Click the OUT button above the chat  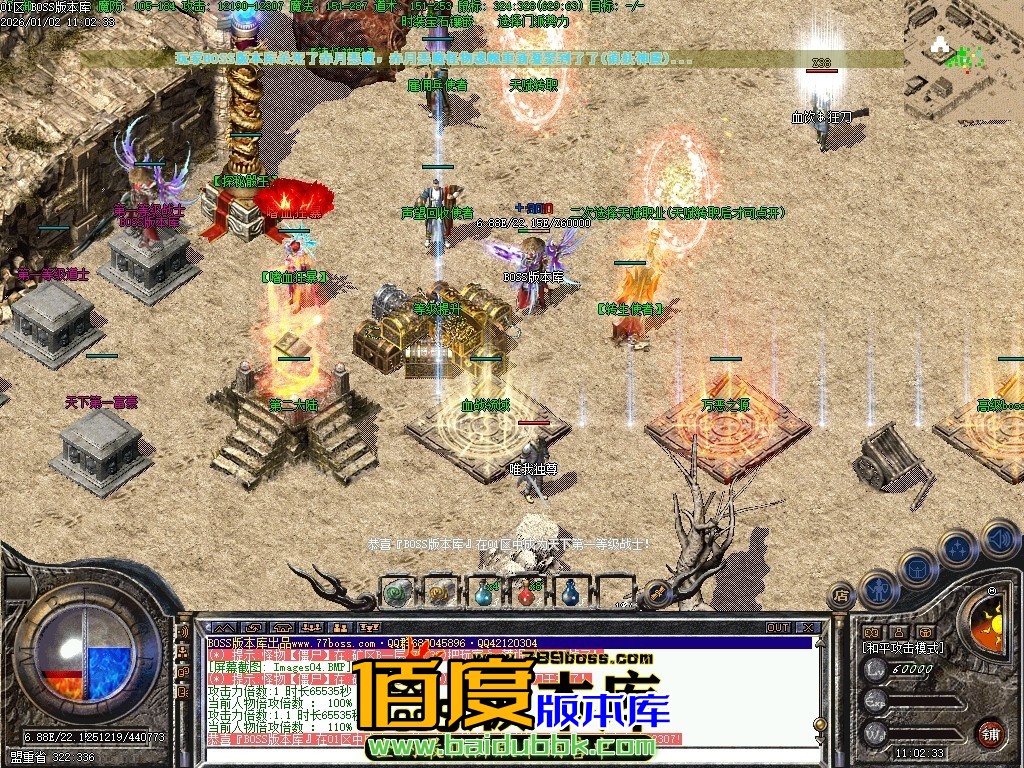777,628
